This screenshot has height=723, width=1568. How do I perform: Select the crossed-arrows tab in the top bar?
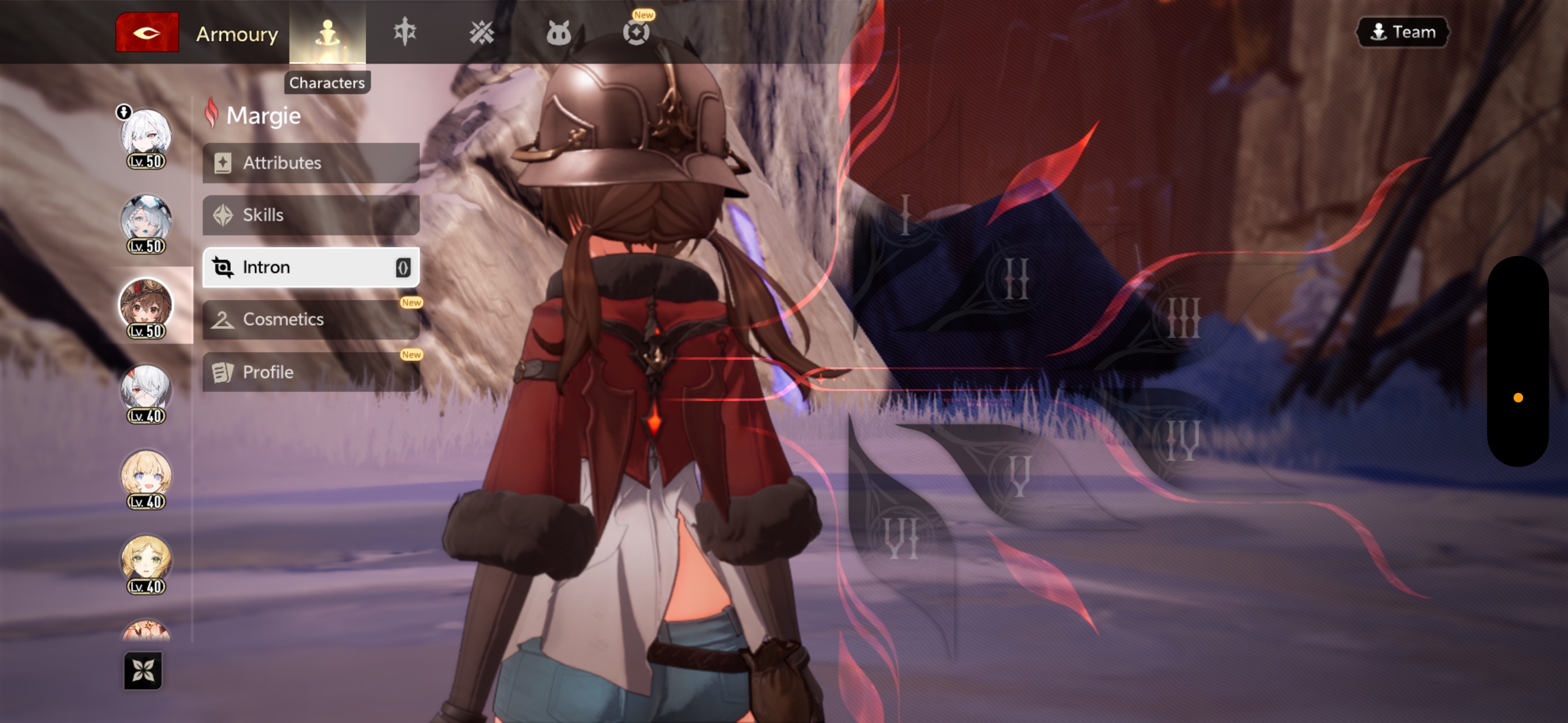coord(482,33)
